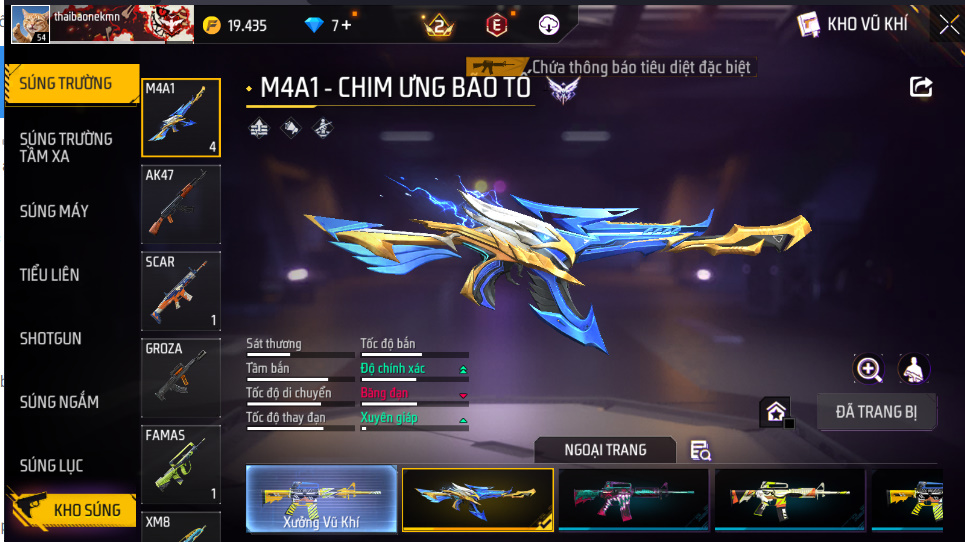Open the Súng Ngắm category

point(59,402)
